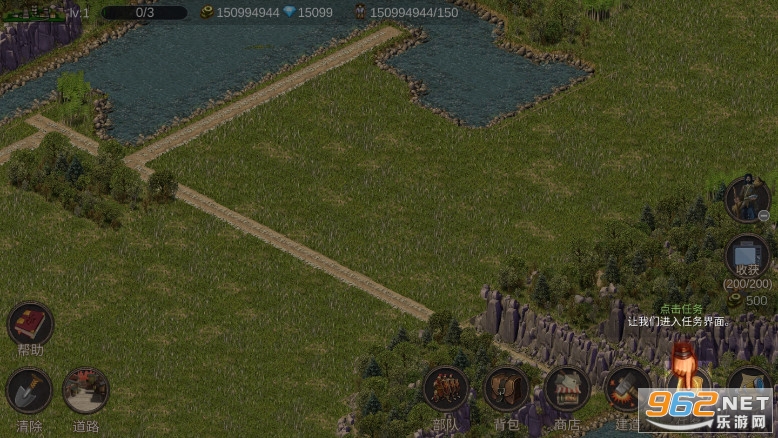Enter the 商店 shop
Viewport: 778px width, 438px height.
(x=567, y=389)
